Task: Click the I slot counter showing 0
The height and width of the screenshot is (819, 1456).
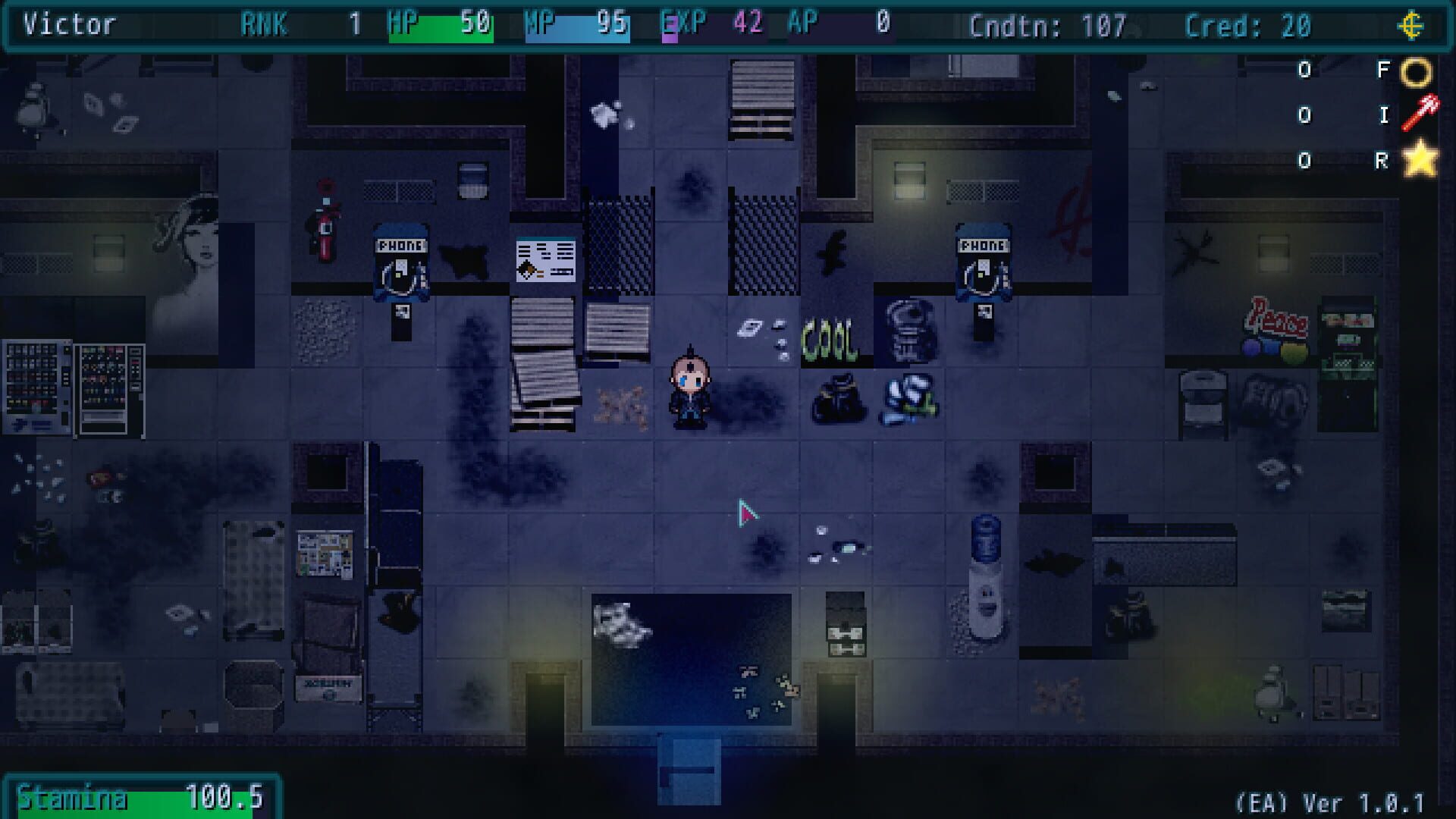Action: (x=1306, y=115)
